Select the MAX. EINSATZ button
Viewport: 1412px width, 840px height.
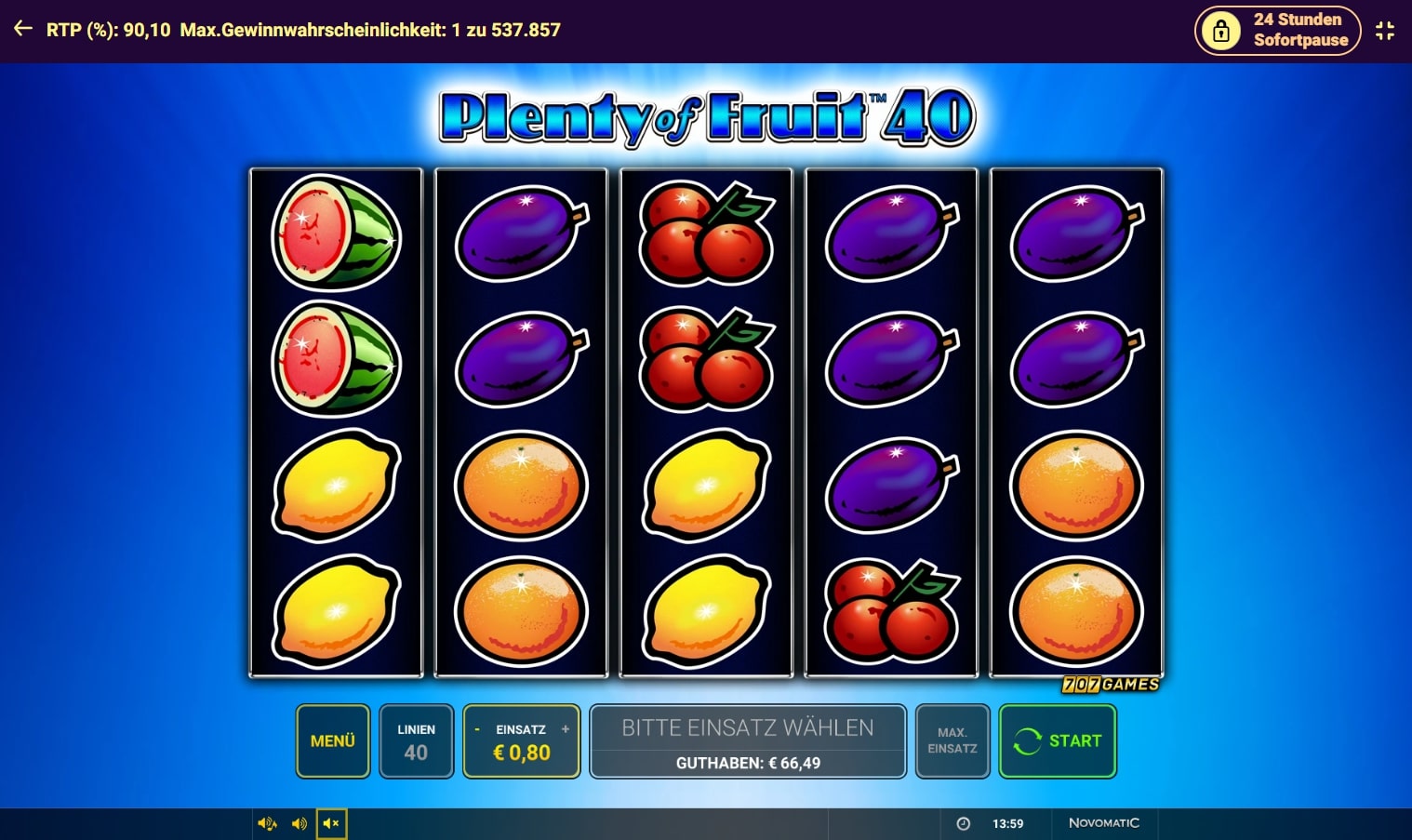tap(952, 740)
